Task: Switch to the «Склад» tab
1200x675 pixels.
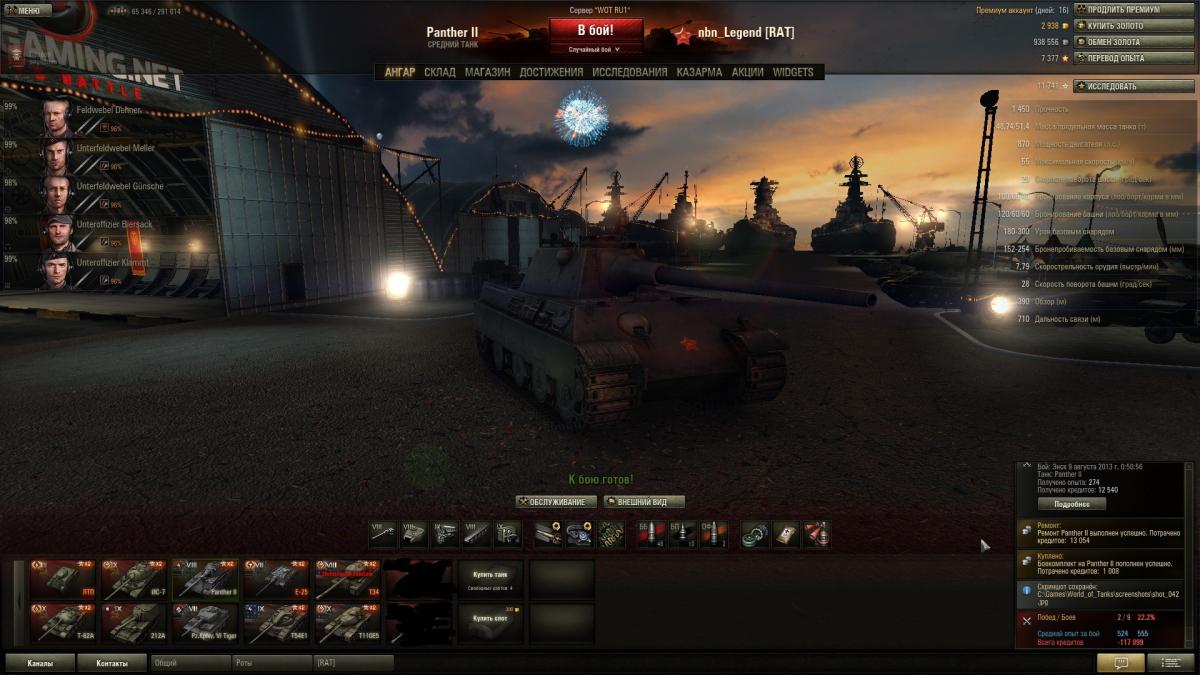Action: [439, 72]
